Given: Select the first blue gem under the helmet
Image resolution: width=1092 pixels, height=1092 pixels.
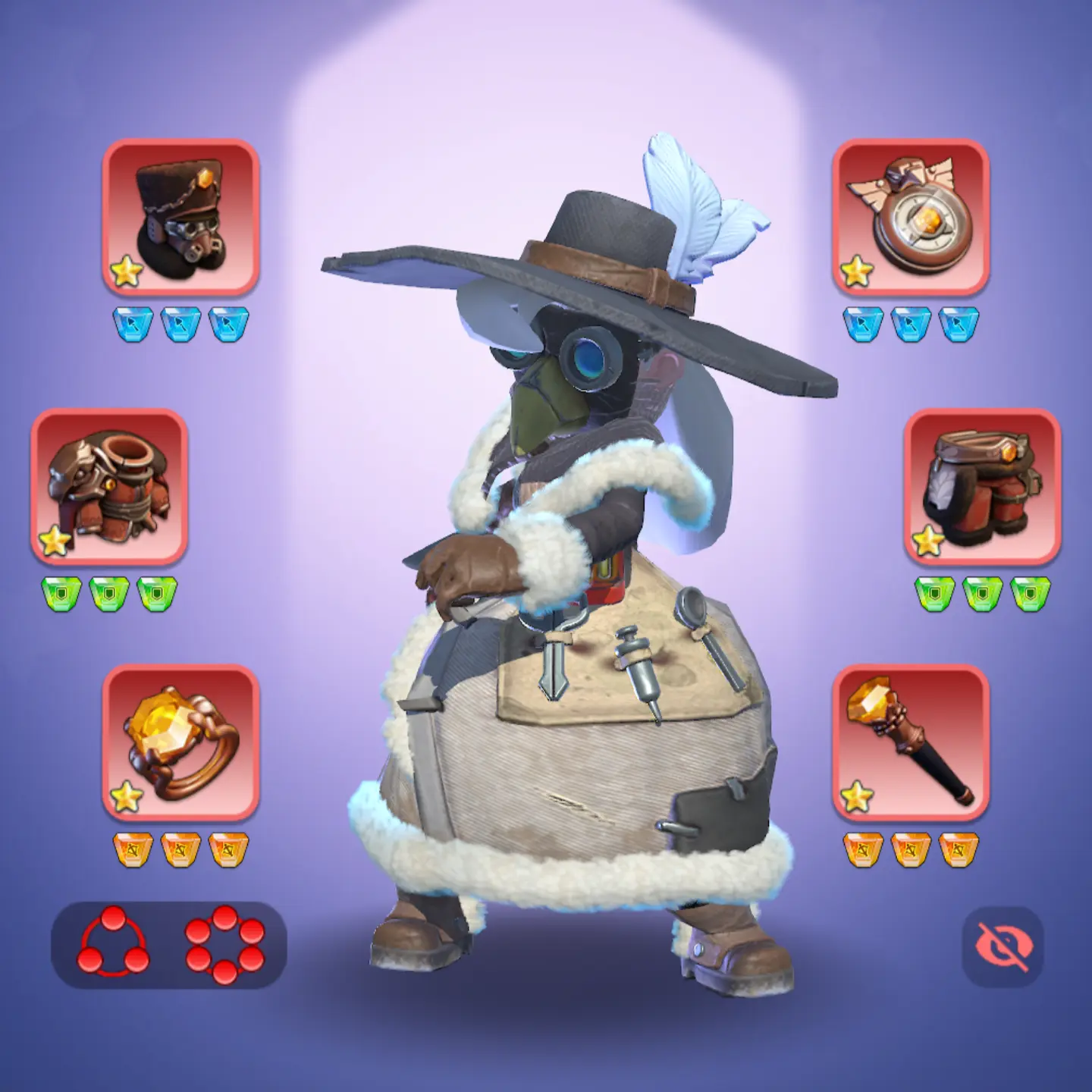Looking at the screenshot, I should tap(133, 318).
